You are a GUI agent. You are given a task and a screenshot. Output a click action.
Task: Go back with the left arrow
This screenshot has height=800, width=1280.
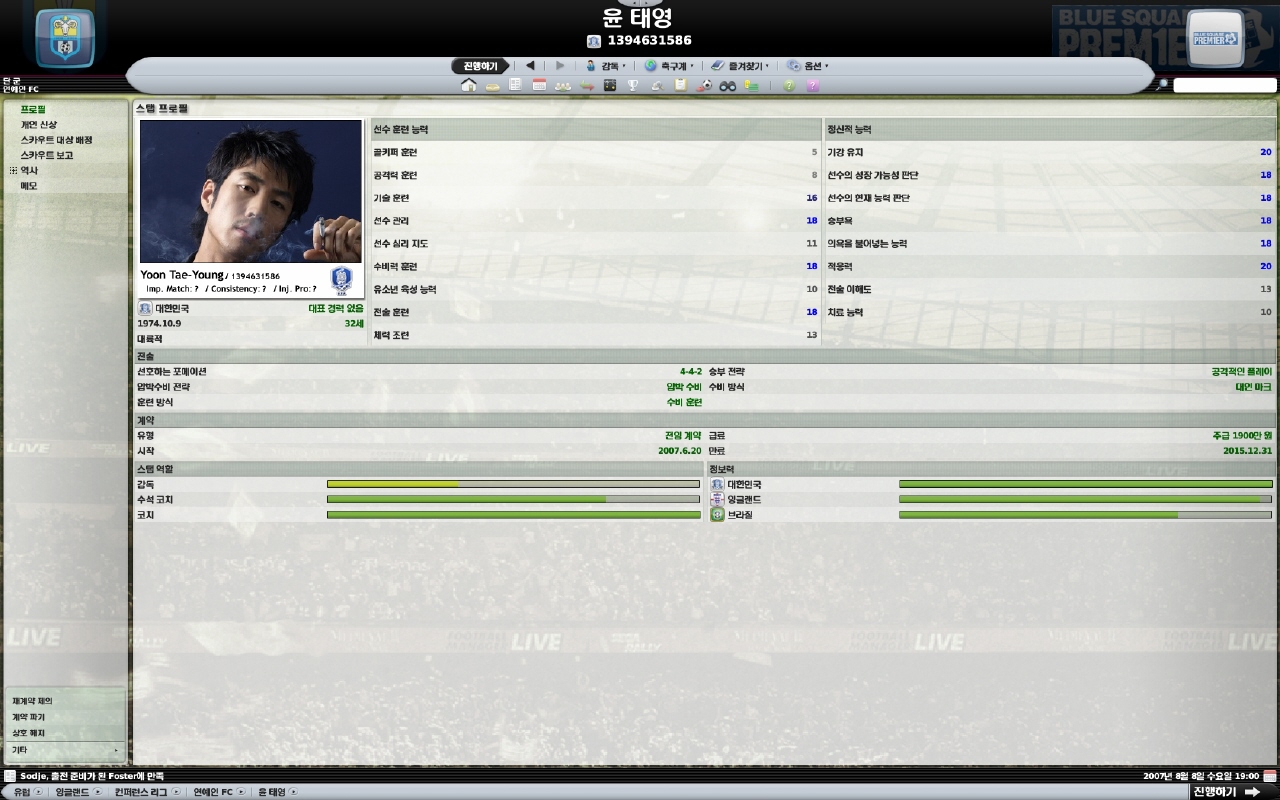click(530, 66)
